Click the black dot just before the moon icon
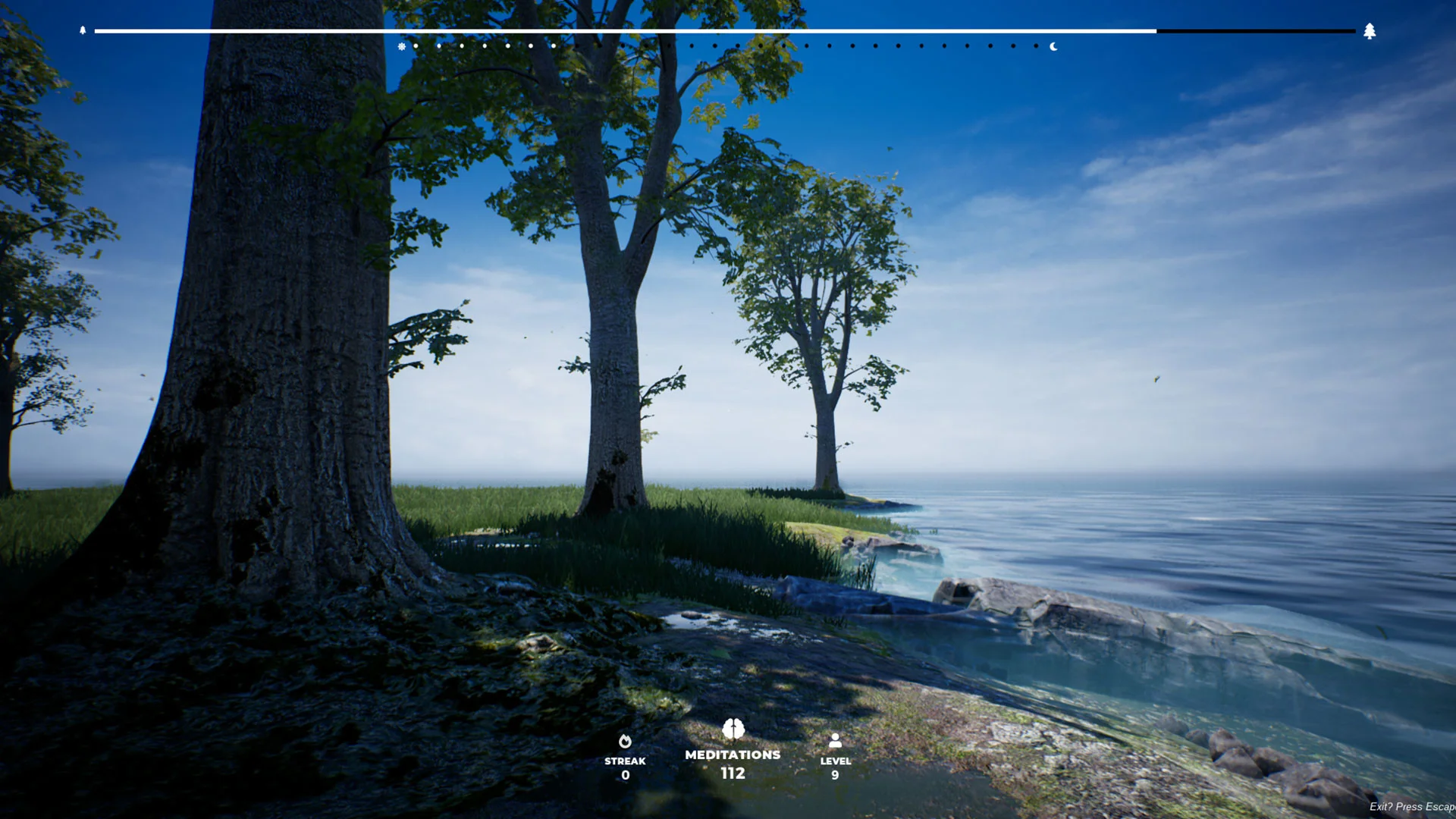Viewport: 1456px width, 819px height. tap(1037, 46)
